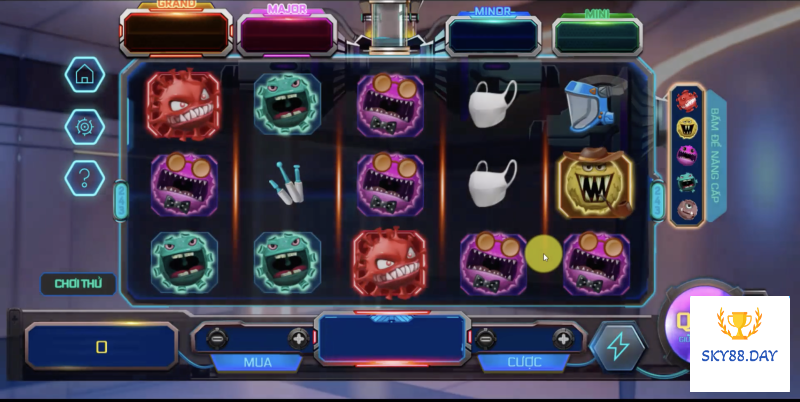Image resolution: width=800 pixels, height=402 pixels.
Task: Increase the MUA value with plus
Action: [297, 339]
